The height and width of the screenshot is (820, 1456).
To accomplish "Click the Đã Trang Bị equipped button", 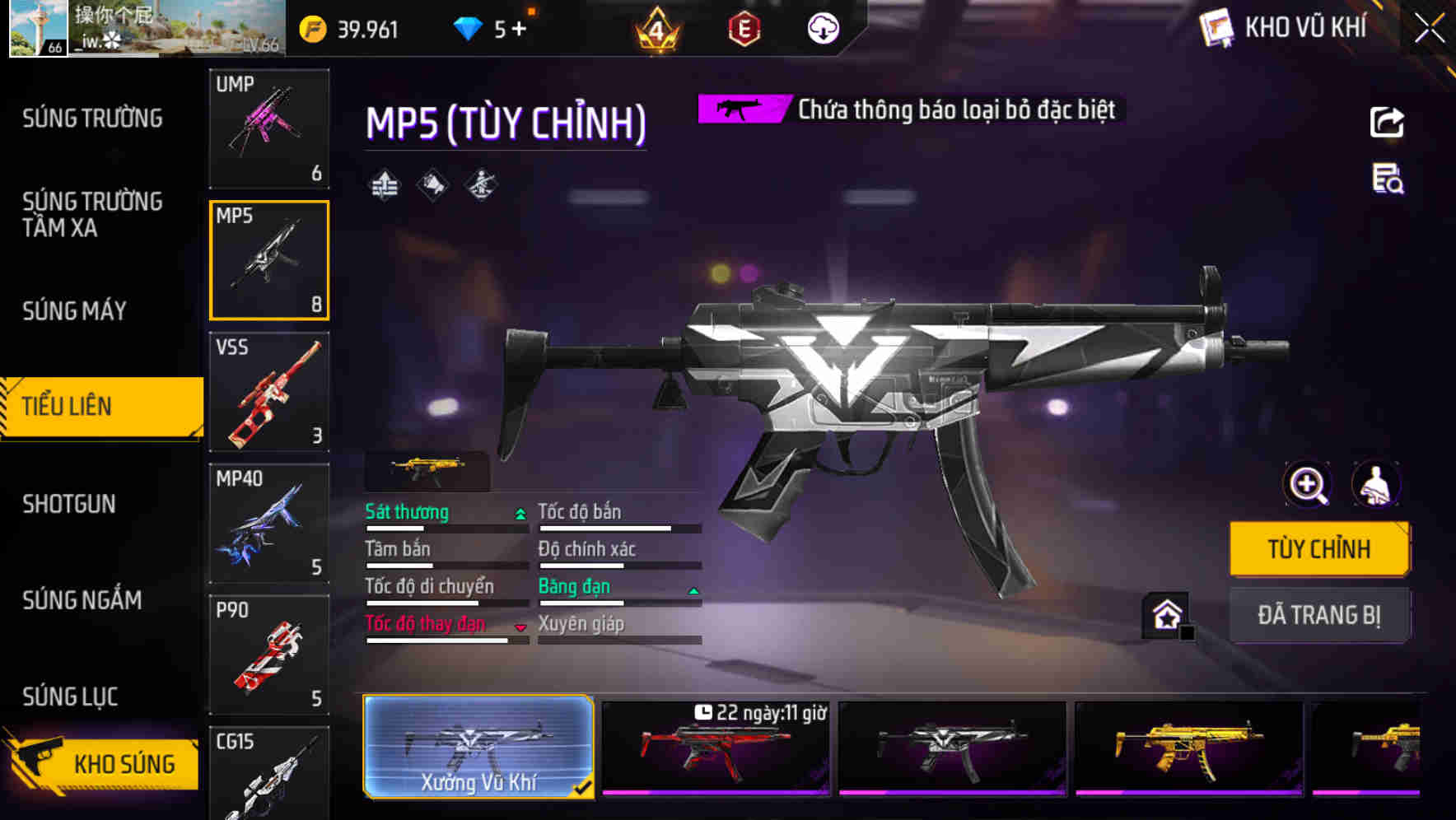I will (x=1318, y=615).
